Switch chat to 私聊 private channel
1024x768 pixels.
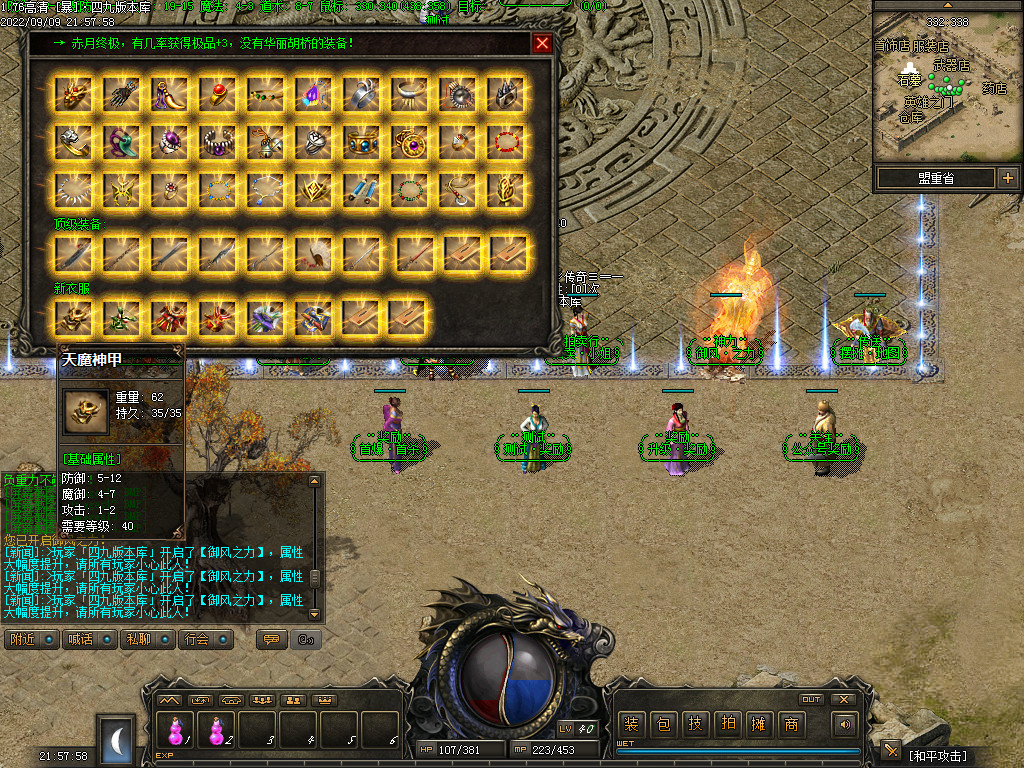tap(146, 639)
